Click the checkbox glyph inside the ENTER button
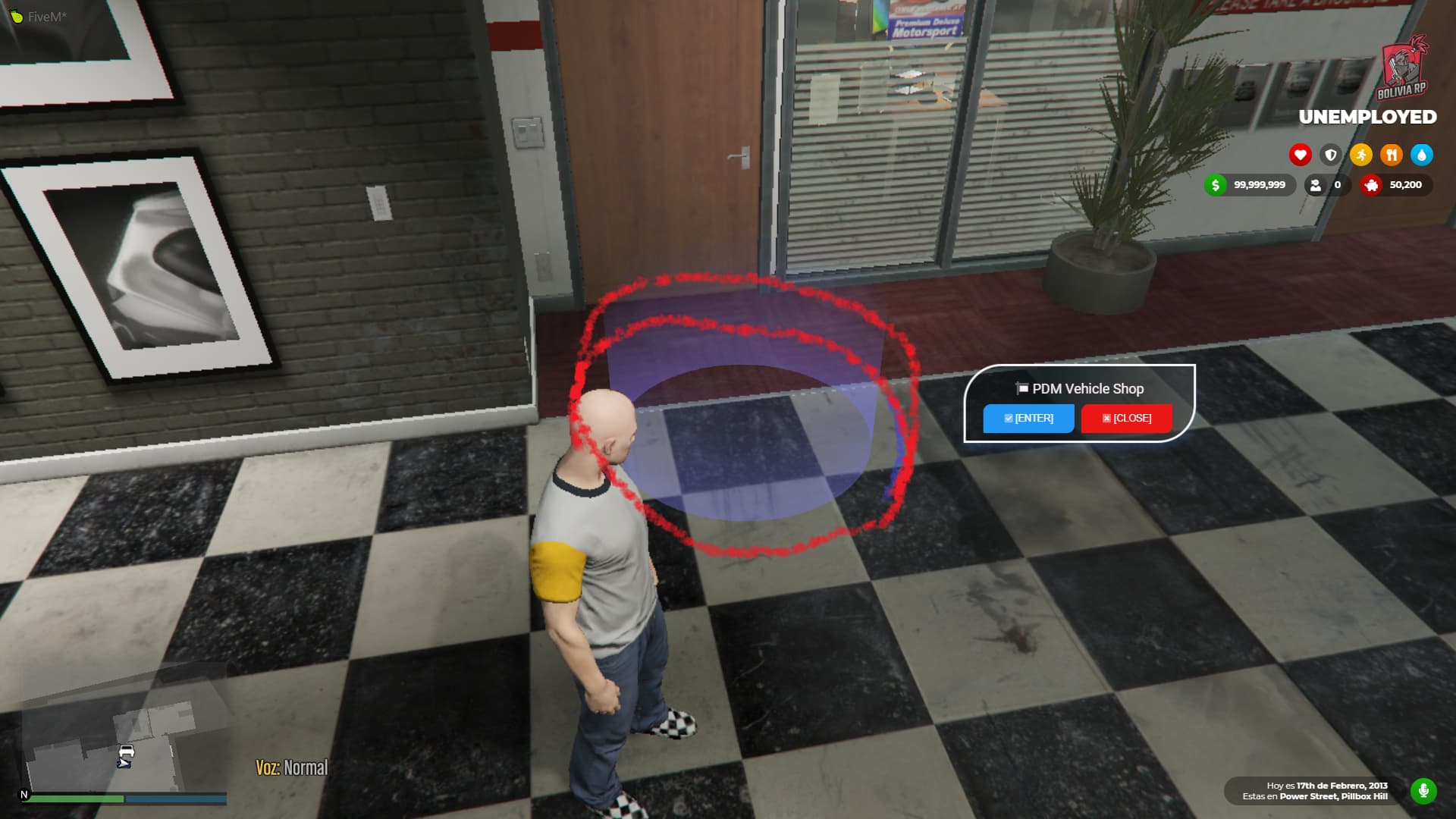This screenshot has height=819, width=1456. (x=1009, y=417)
